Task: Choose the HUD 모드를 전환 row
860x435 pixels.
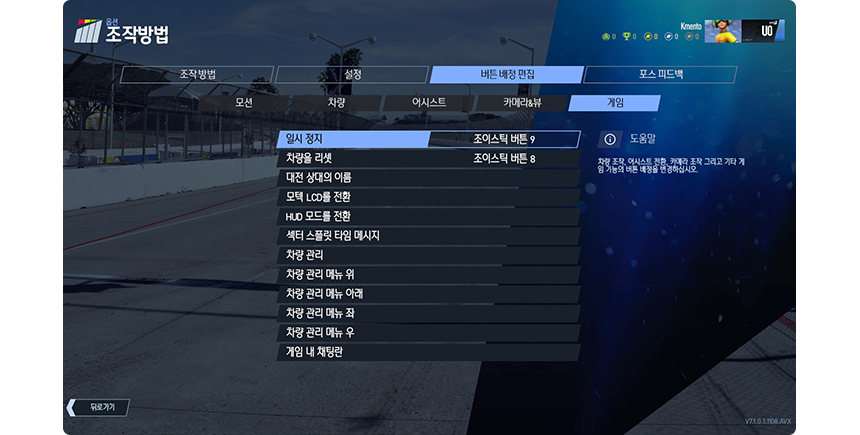Action: 427,216
